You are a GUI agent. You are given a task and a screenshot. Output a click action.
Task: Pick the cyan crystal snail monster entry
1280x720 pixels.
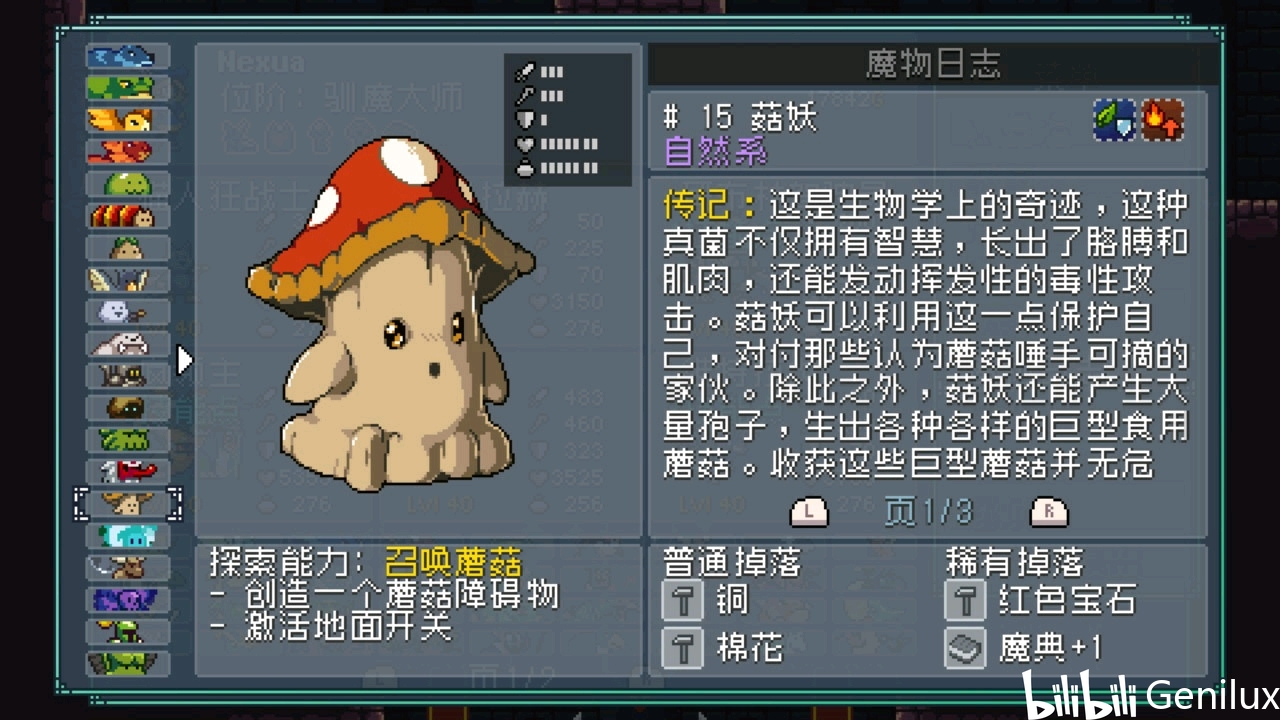pyautogui.click(x=127, y=536)
